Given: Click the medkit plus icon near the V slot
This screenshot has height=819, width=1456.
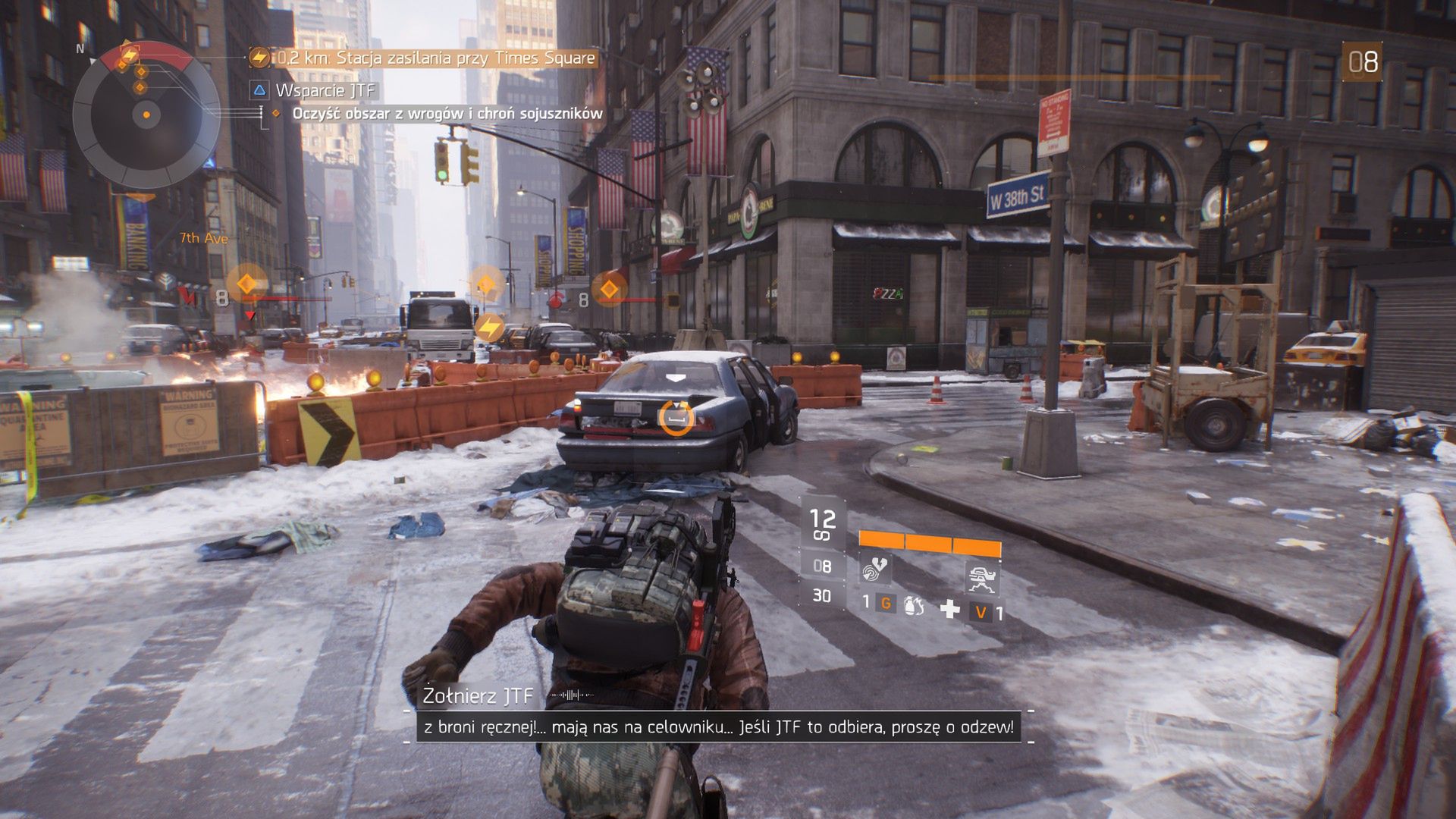Looking at the screenshot, I should (x=952, y=608).
